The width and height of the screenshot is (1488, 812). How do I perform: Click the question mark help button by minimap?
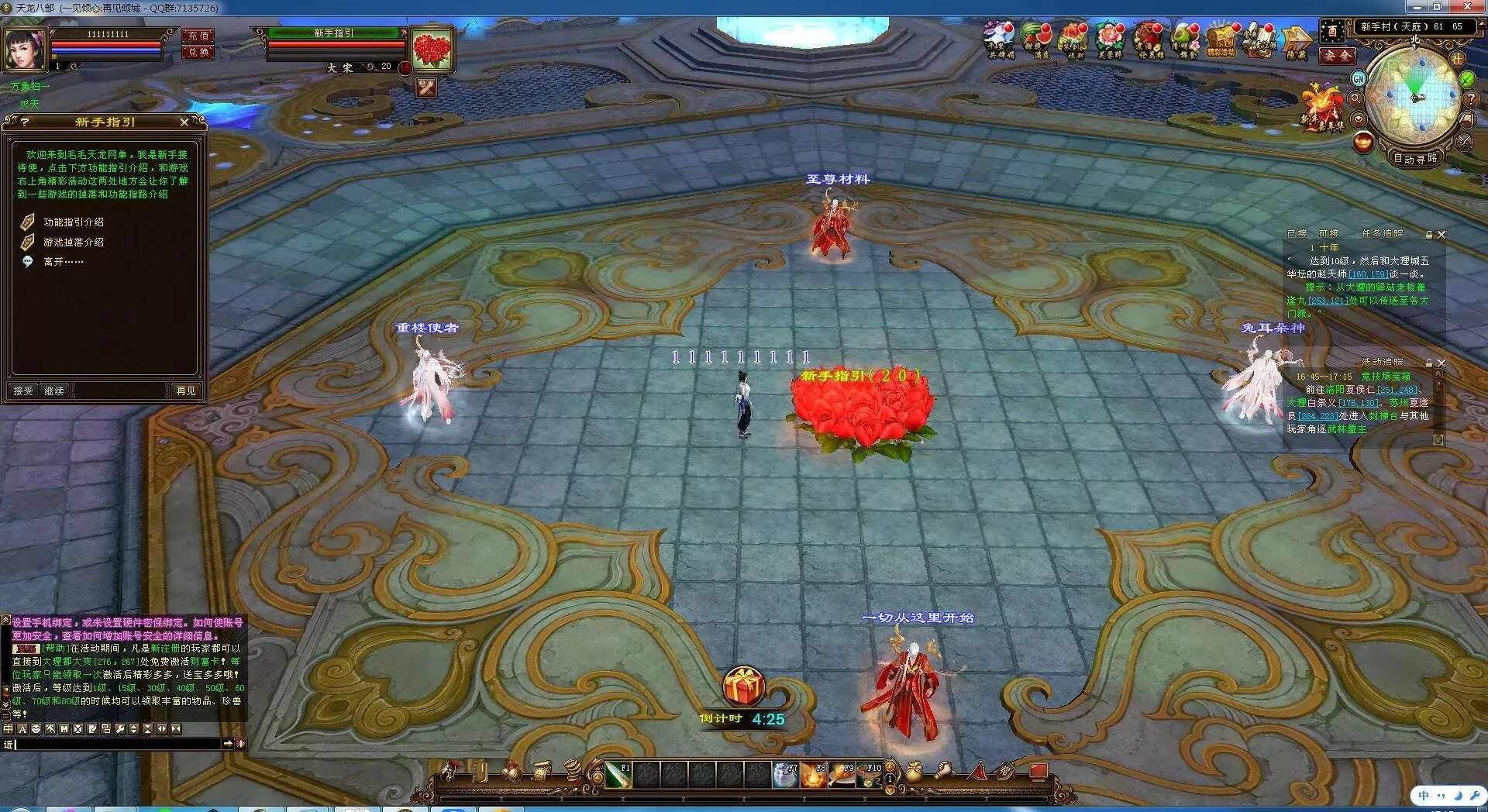1470,99
